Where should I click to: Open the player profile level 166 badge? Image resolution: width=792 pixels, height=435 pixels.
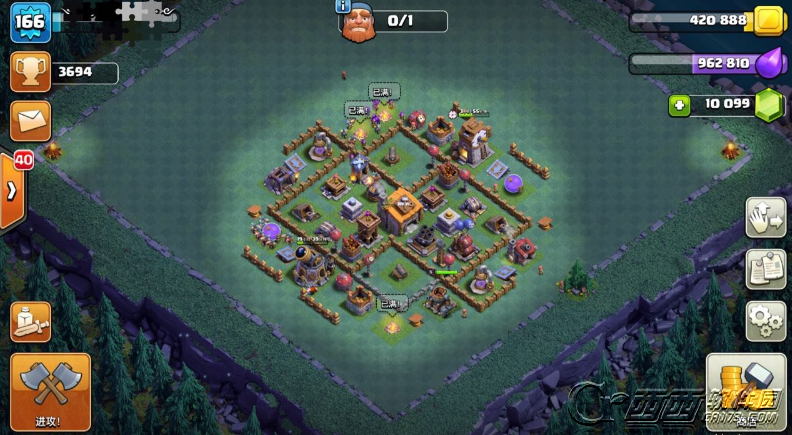[30, 23]
